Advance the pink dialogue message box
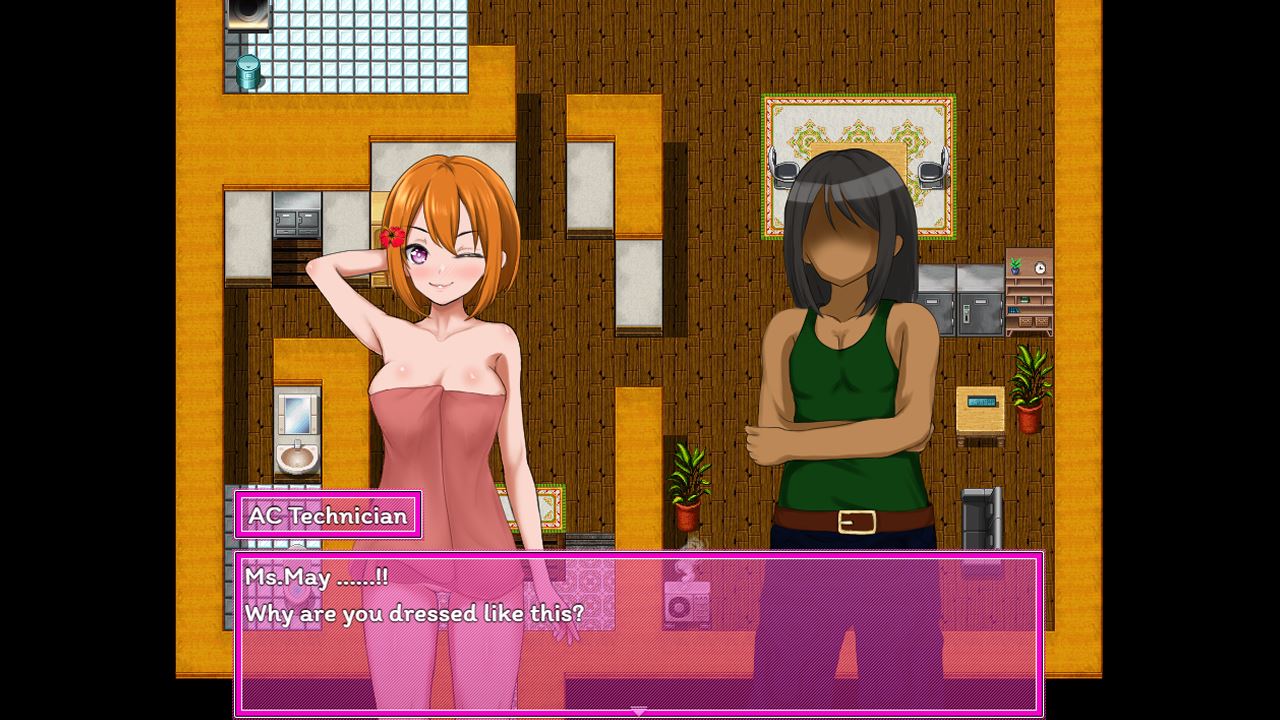 pyautogui.click(x=639, y=632)
